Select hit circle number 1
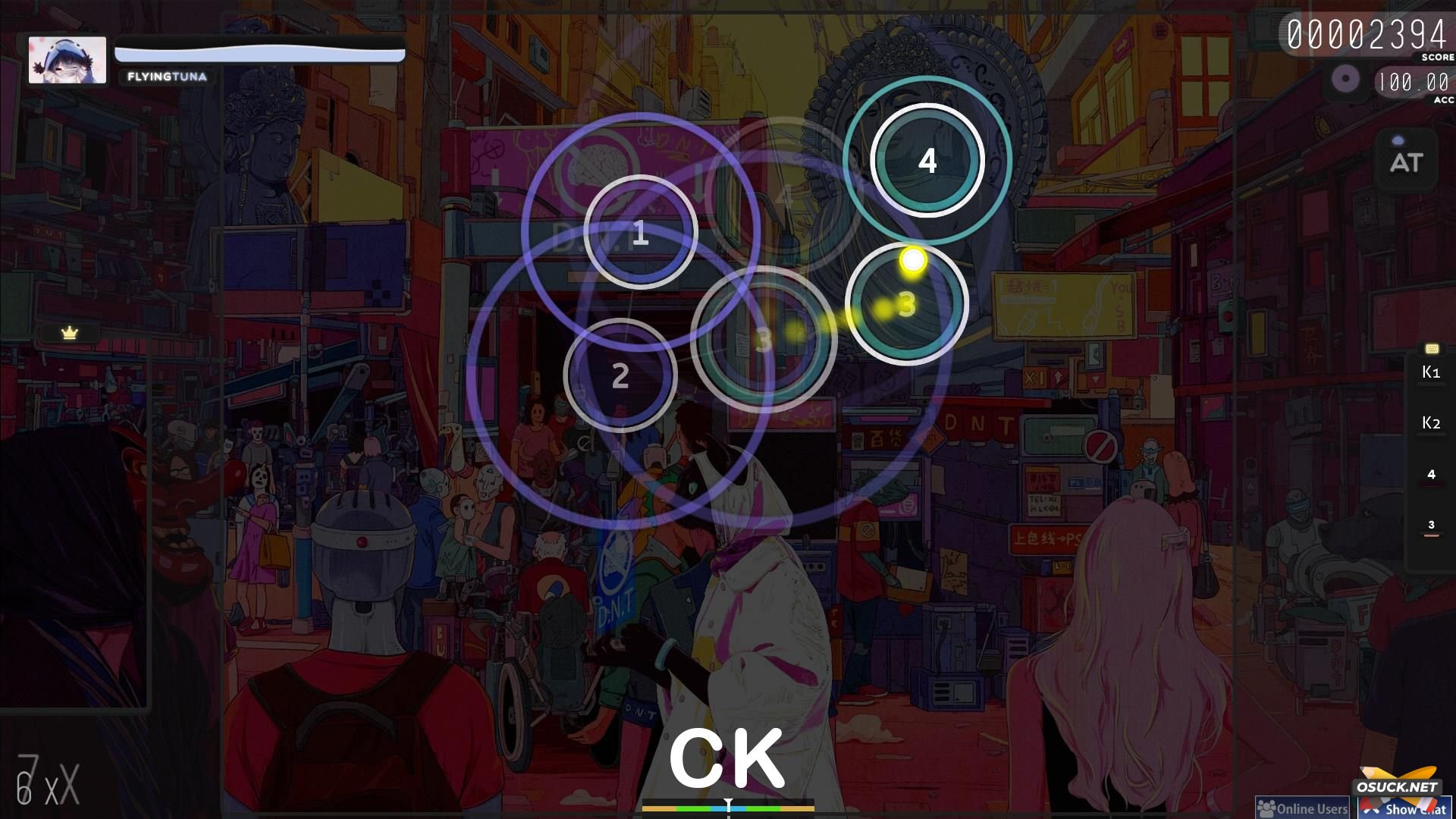 click(641, 234)
